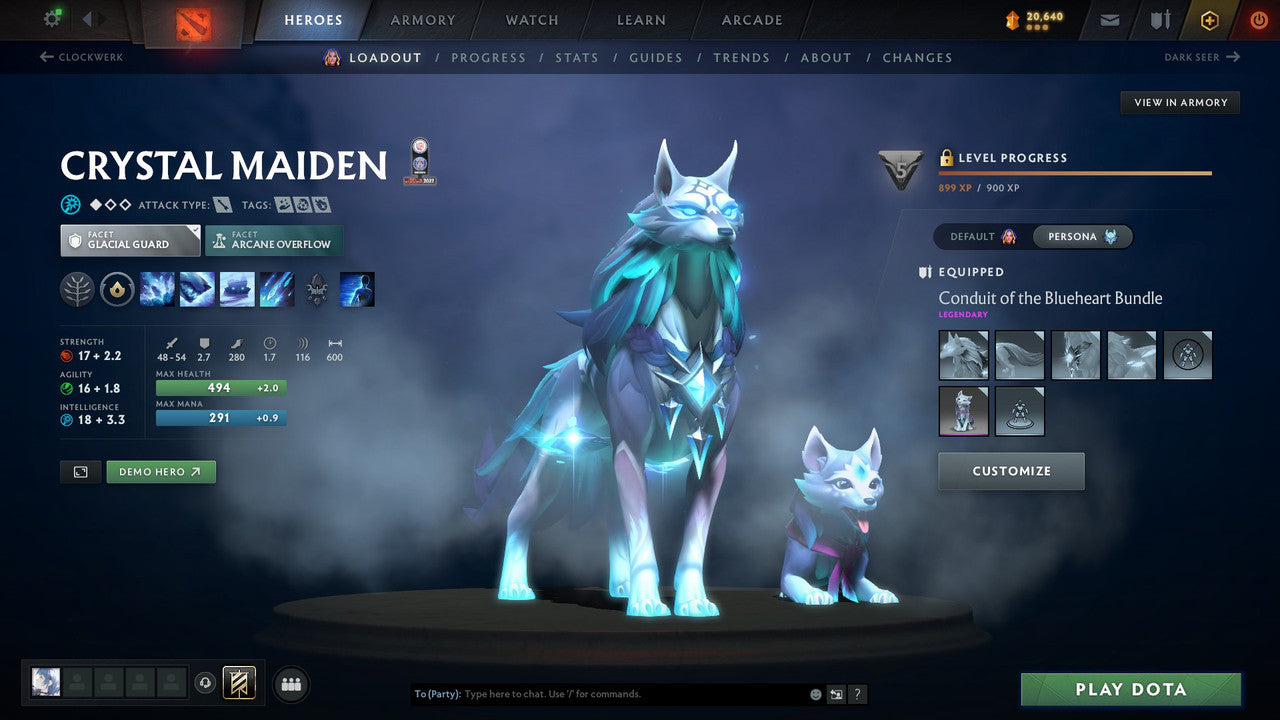This screenshot has width=1280, height=720.
Task: Toggle the Arcane Overflow facet
Action: pos(274,240)
